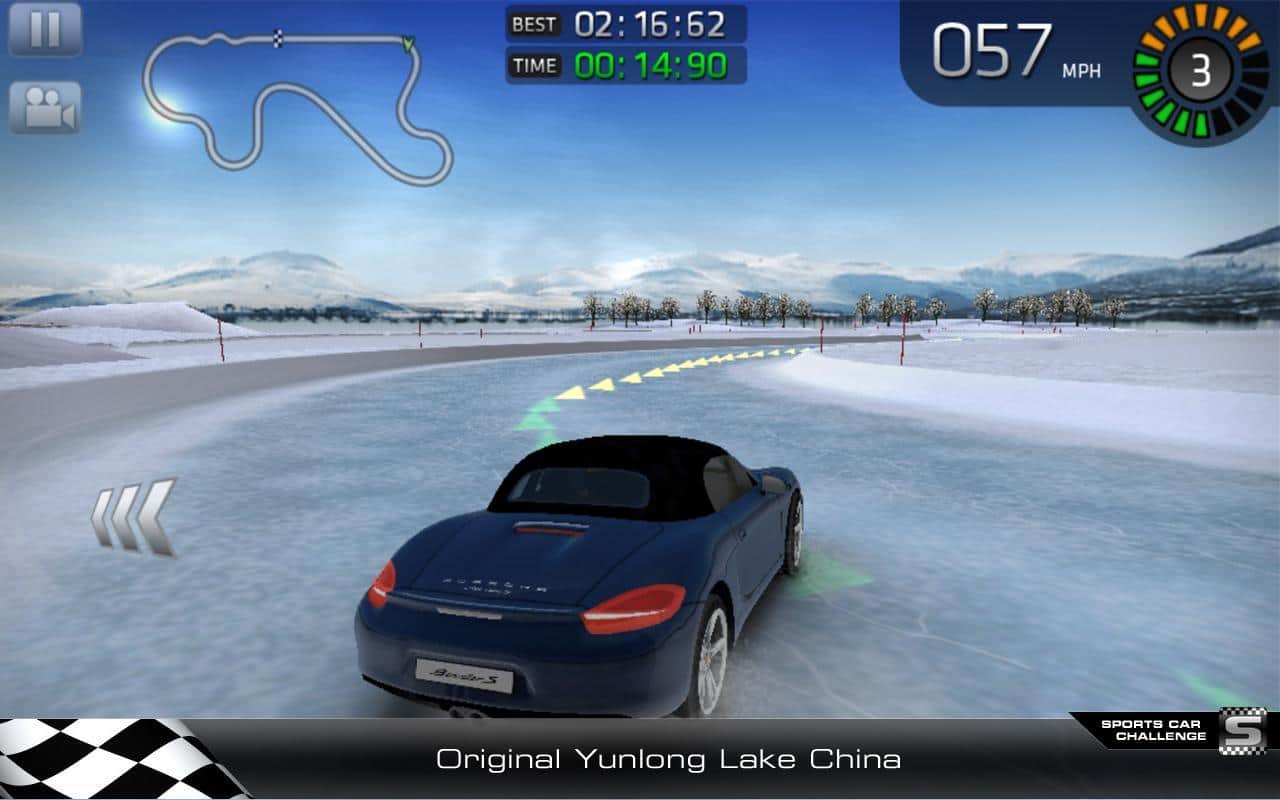Click the BEST time label icon
Image resolution: width=1280 pixels, height=800 pixels.
(534, 25)
